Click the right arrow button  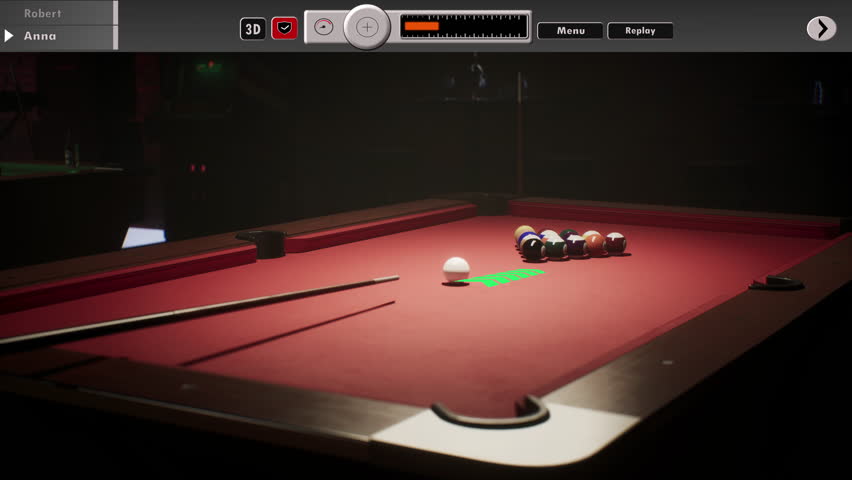[x=821, y=28]
